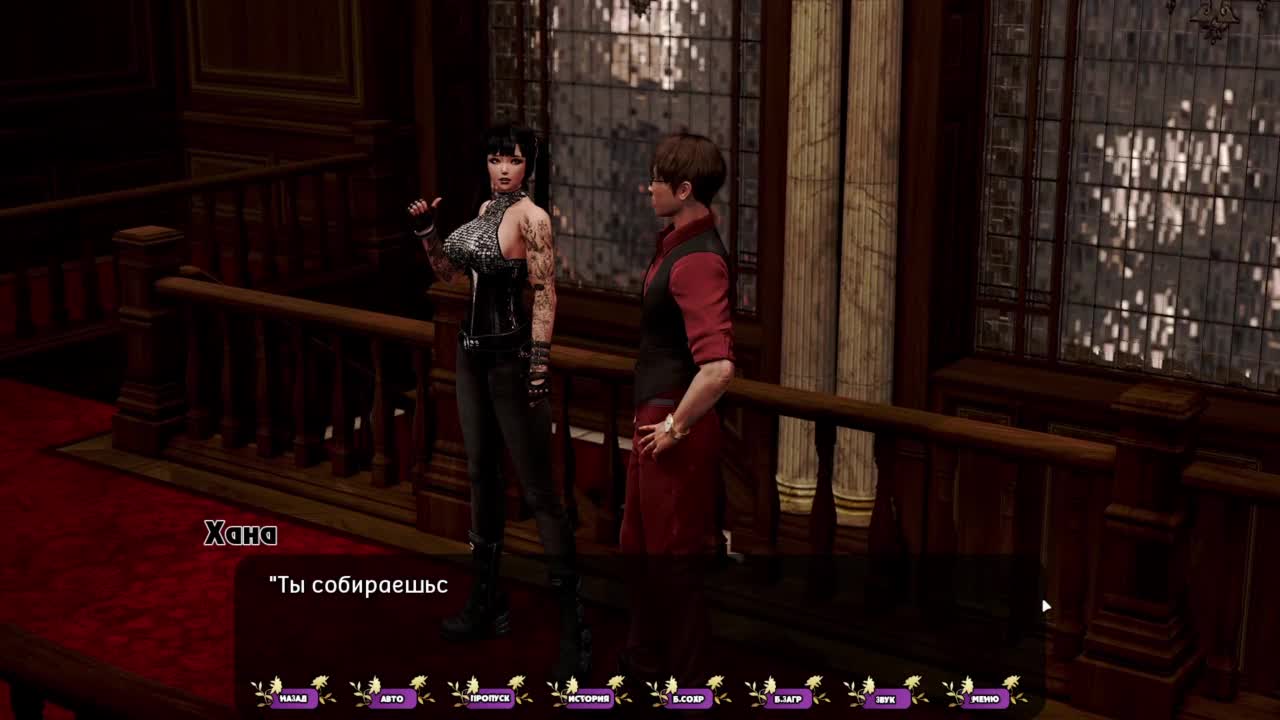The height and width of the screenshot is (720, 1280).
Task: Toggle sound via ЗВУК button
Action: 885,698
